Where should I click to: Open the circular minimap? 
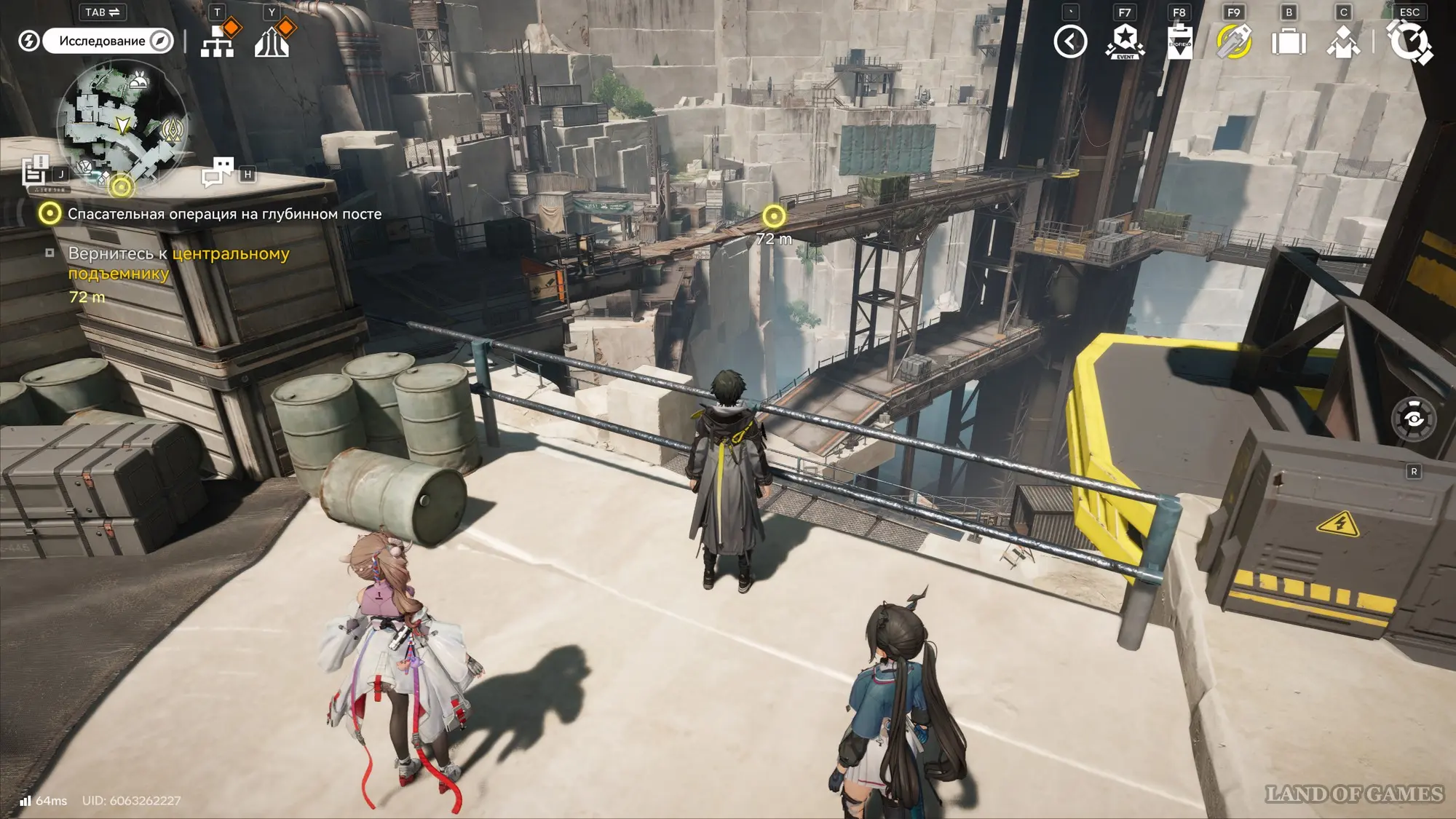click(x=122, y=124)
